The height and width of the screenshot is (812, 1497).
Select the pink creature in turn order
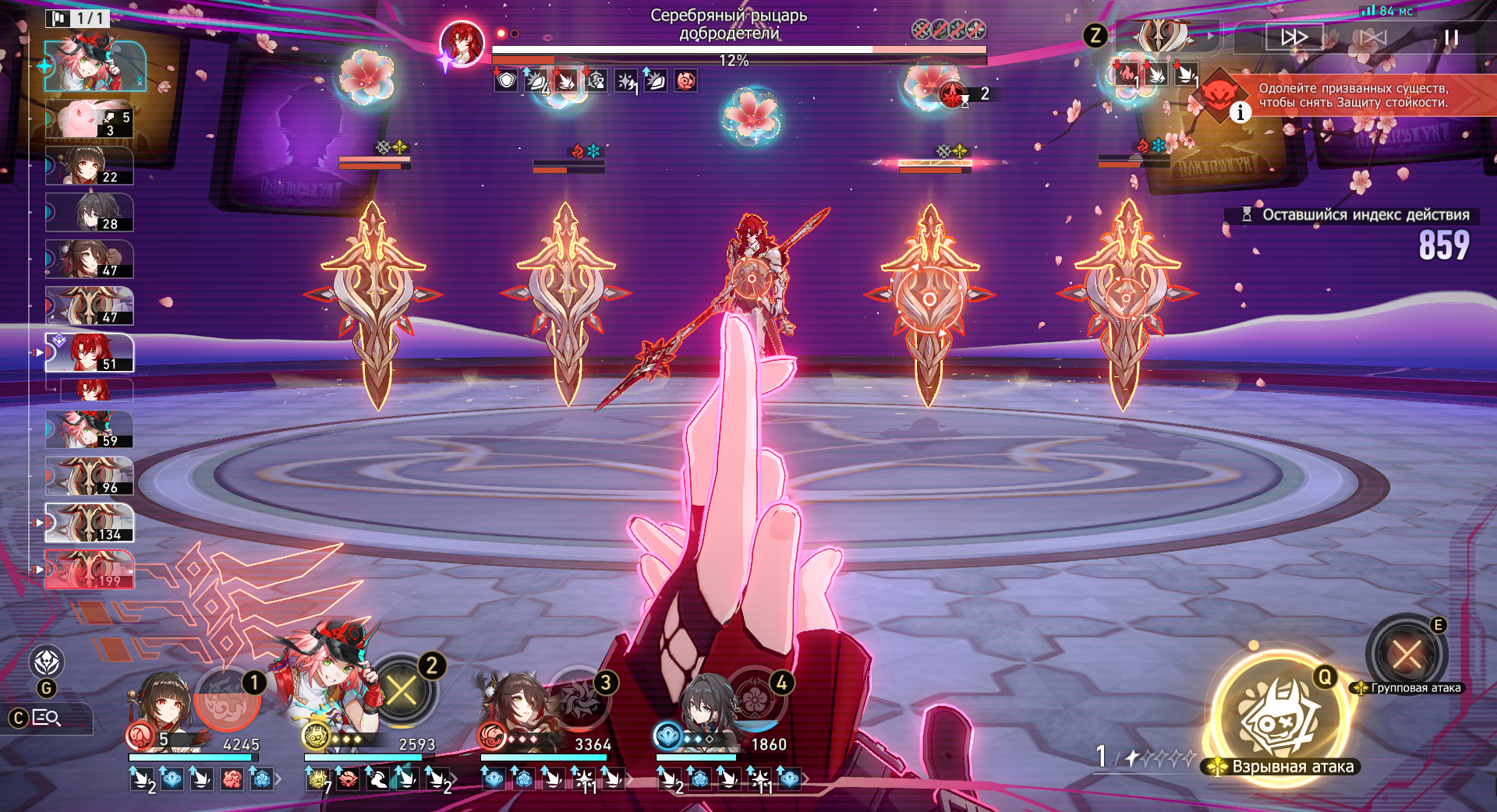tap(90, 119)
